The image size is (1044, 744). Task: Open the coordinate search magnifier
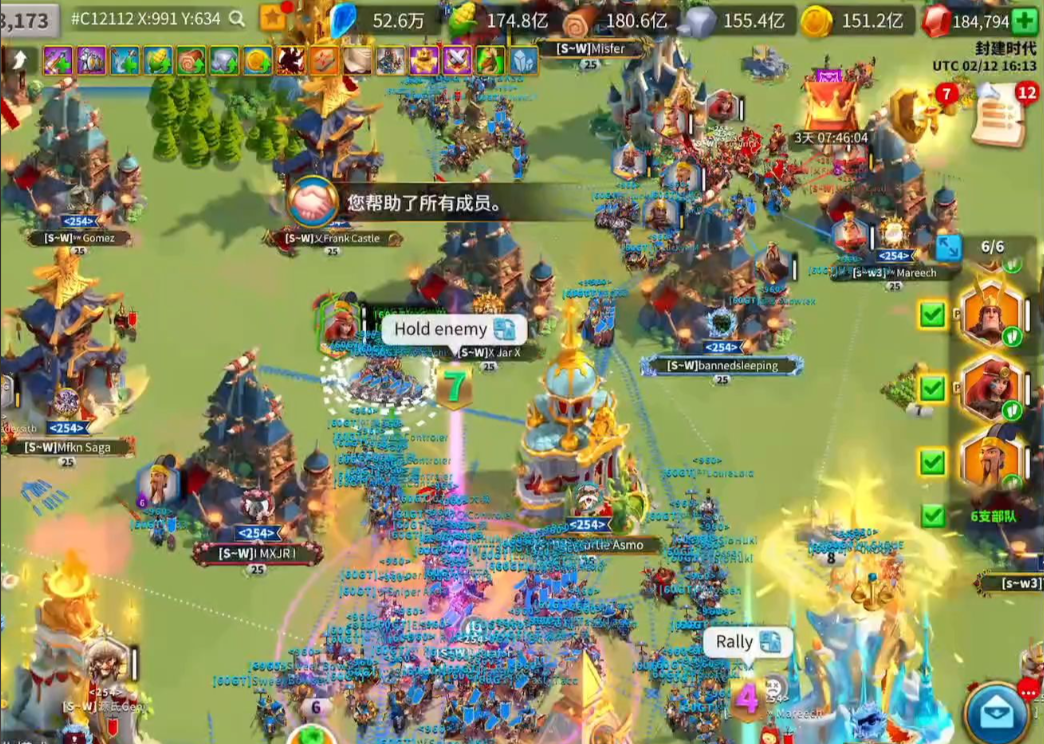point(237,18)
